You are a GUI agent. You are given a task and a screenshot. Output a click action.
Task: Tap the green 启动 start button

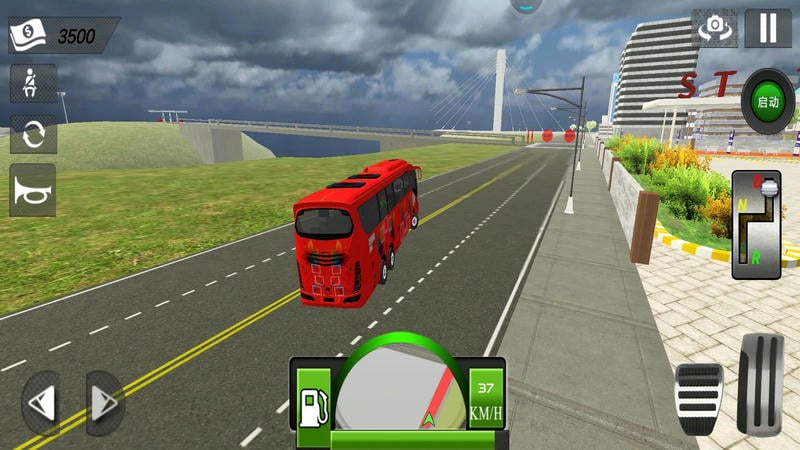(767, 102)
